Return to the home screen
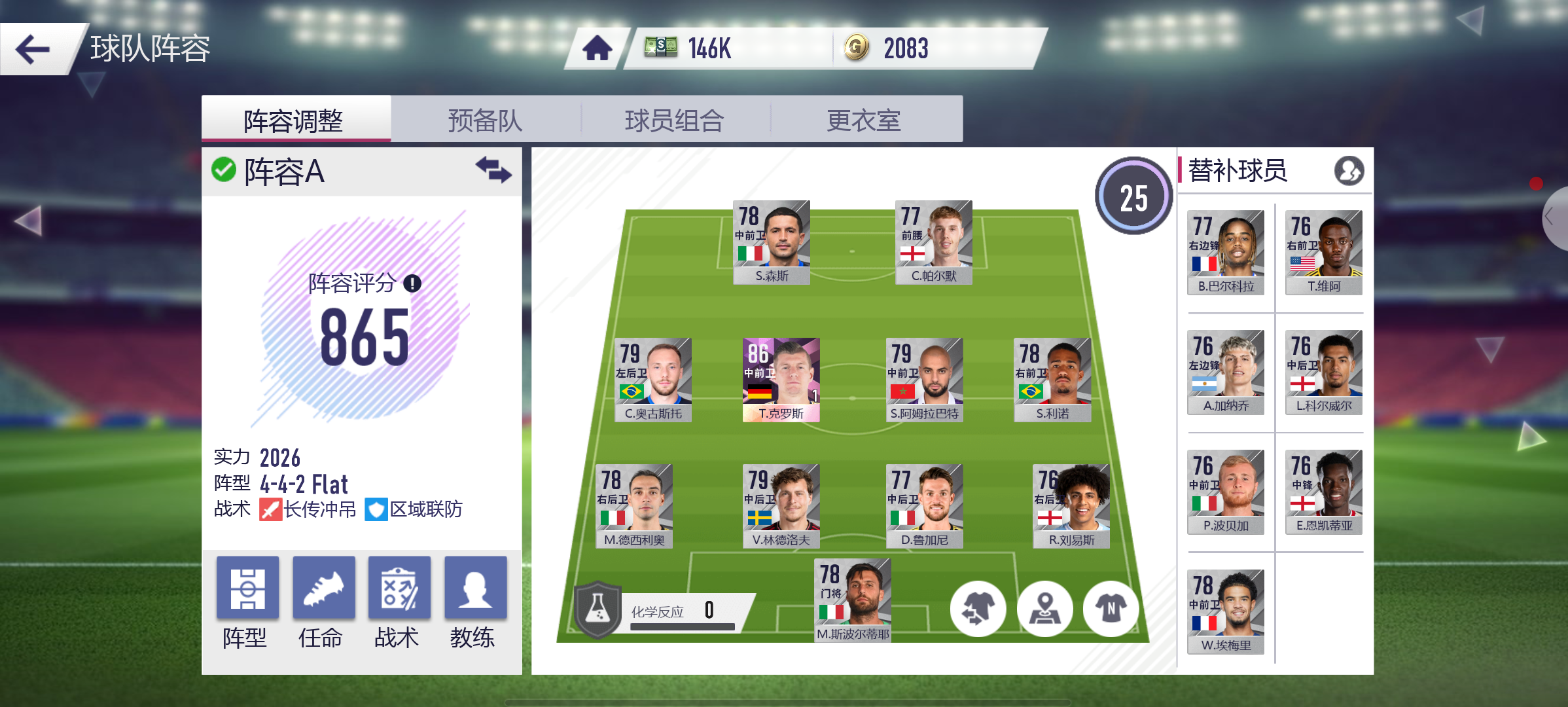The width and height of the screenshot is (1568, 707). tap(597, 48)
